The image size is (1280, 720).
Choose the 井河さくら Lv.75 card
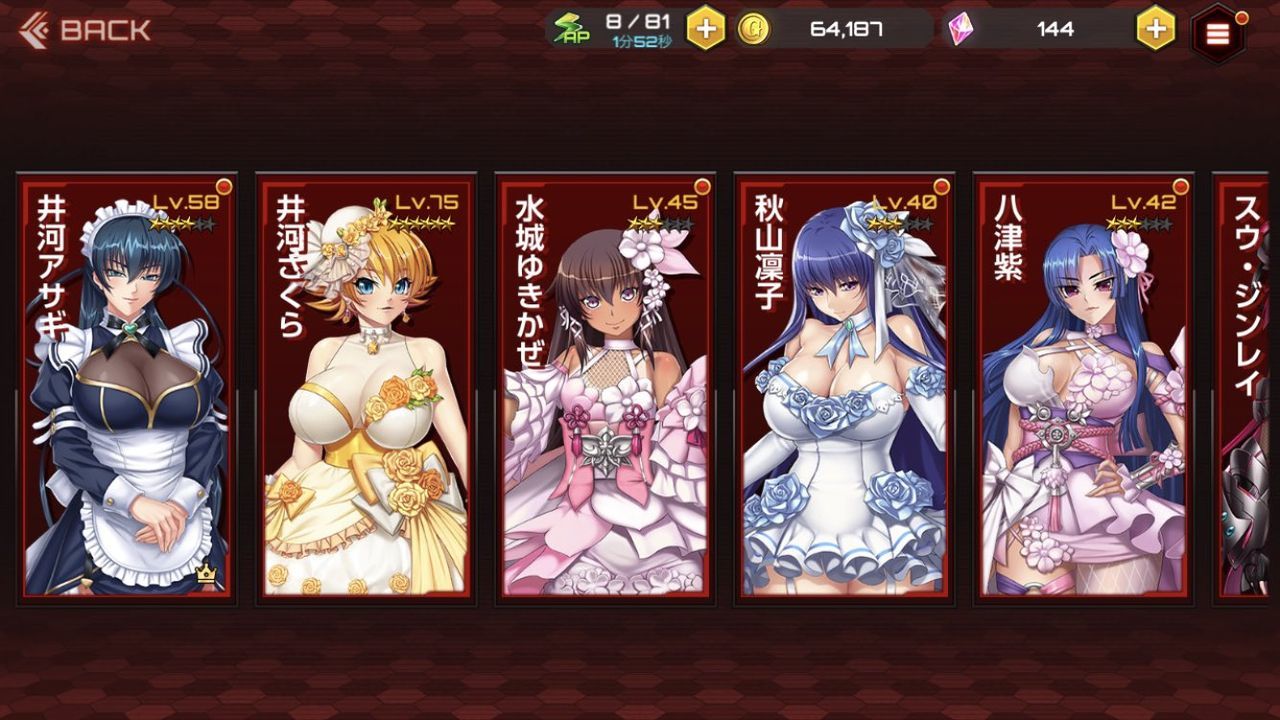(x=366, y=390)
